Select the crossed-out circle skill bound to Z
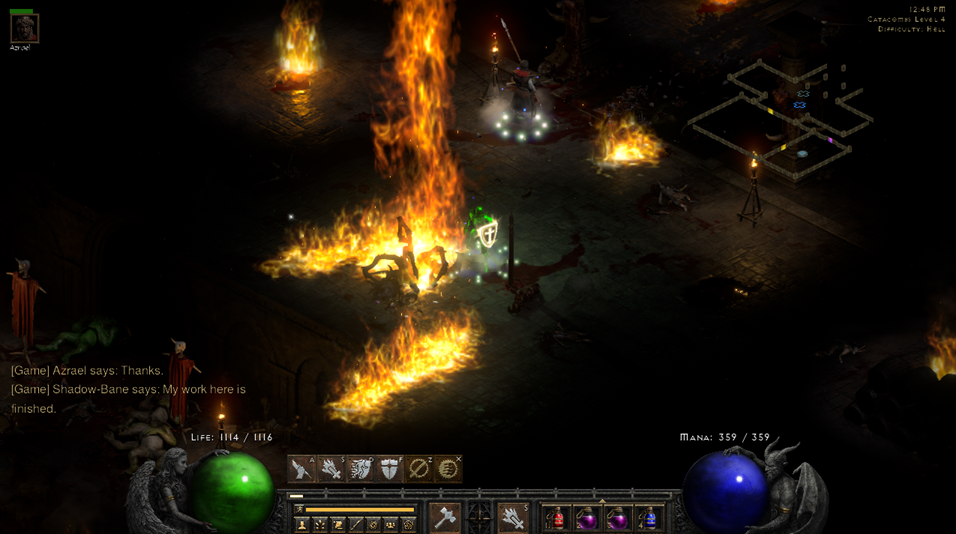This screenshot has width=956, height=534. [x=419, y=468]
